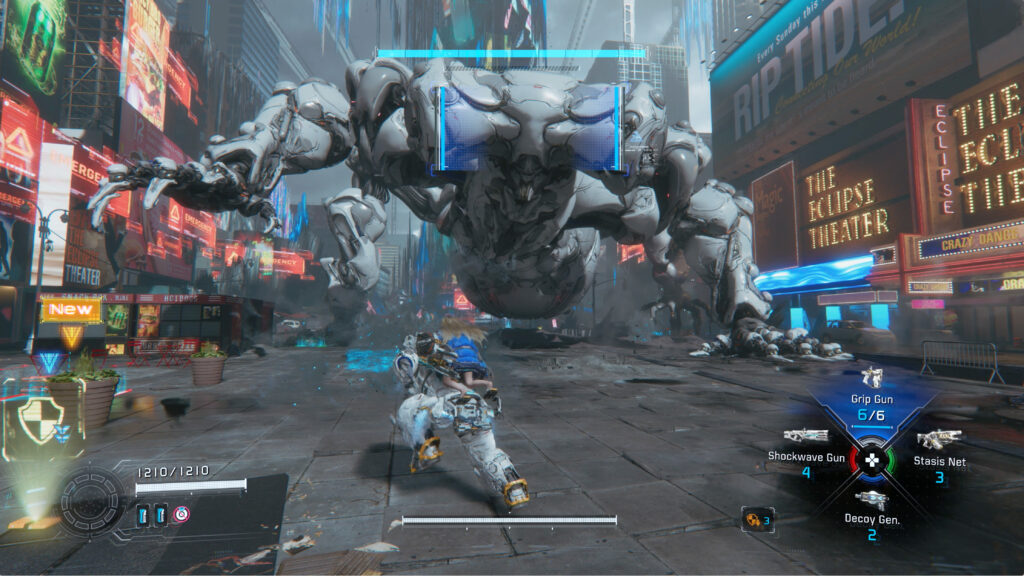Select the Grip Gun weapon slot
Viewport: 1024px width, 576px height.
pyautogui.click(x=872, y=380)
